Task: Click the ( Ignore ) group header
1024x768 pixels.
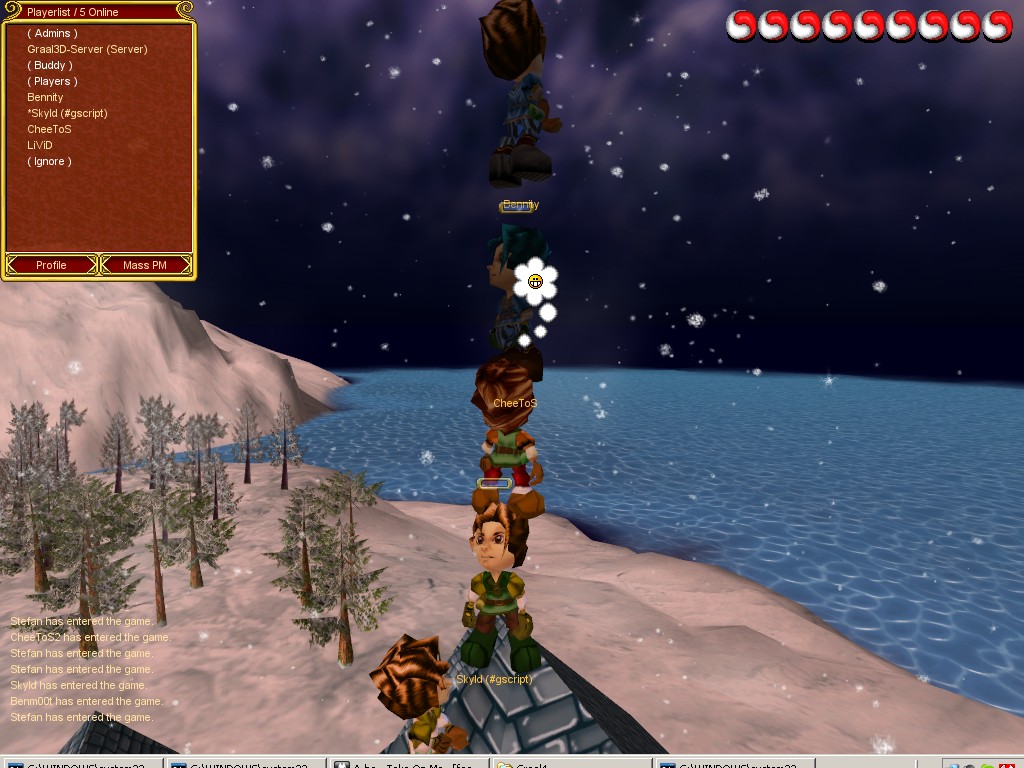Action: tap(49, 161)
